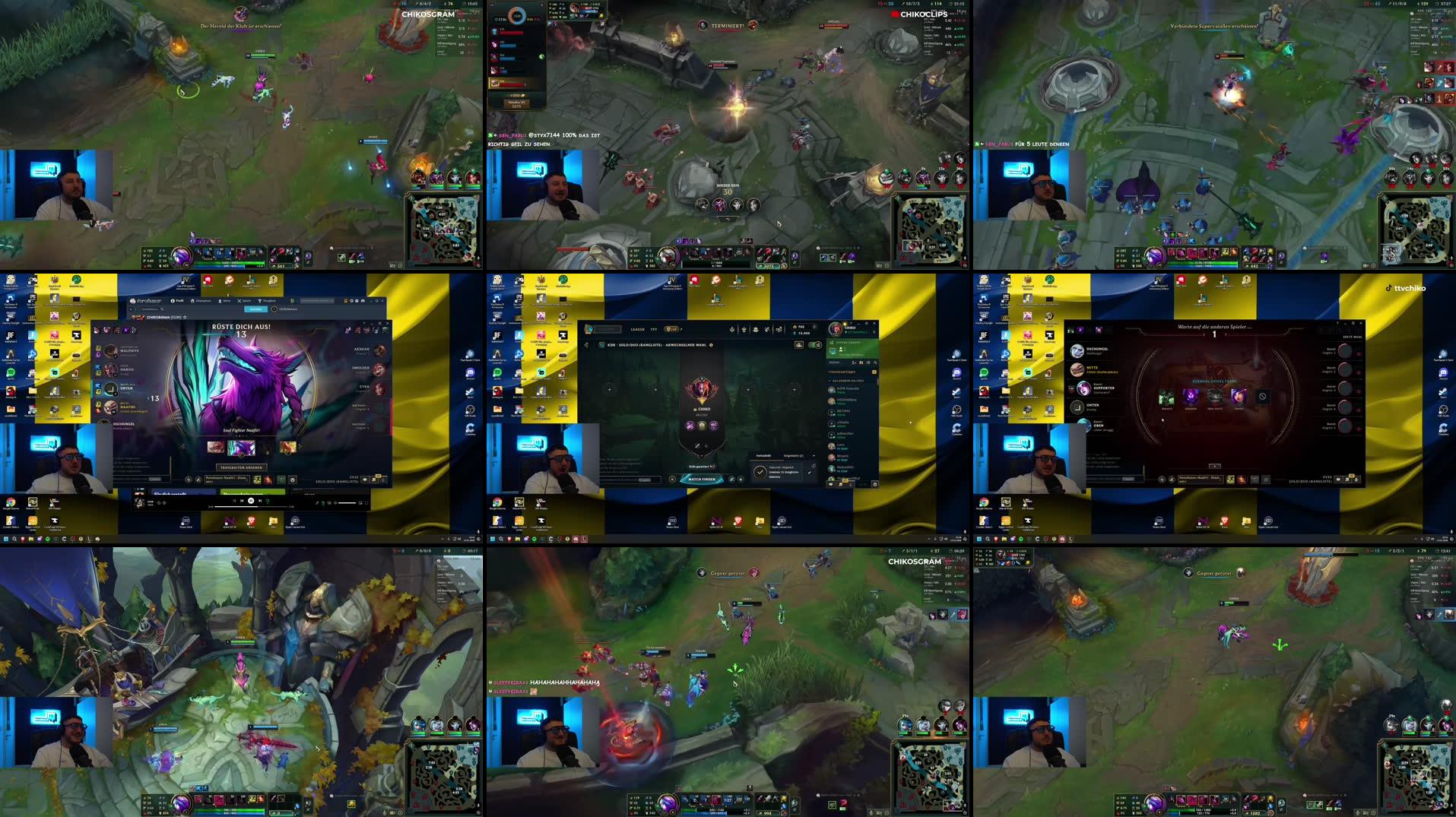Select a Naafiri skin thumbnail in the carousel
Viewport: 1456px width, 817px height.
(x=241, y=448)
